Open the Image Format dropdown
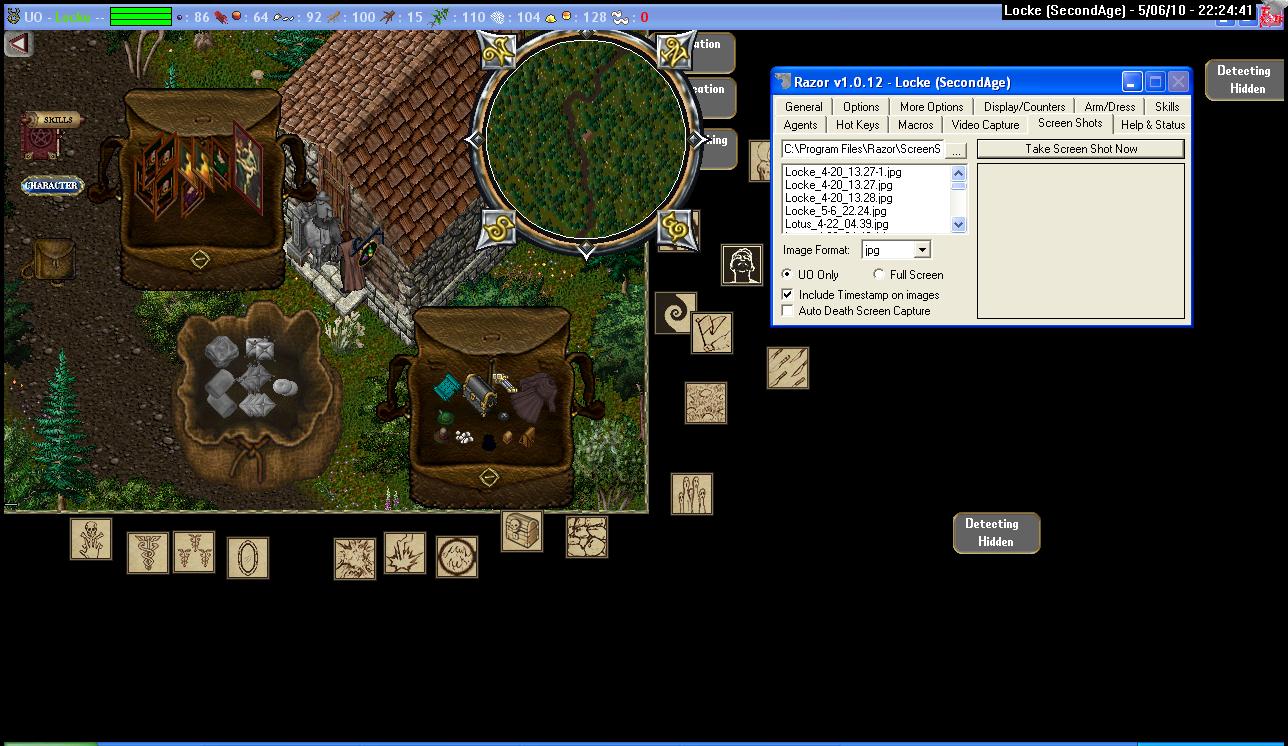The image size is (1288, 746). click(922, 250)
